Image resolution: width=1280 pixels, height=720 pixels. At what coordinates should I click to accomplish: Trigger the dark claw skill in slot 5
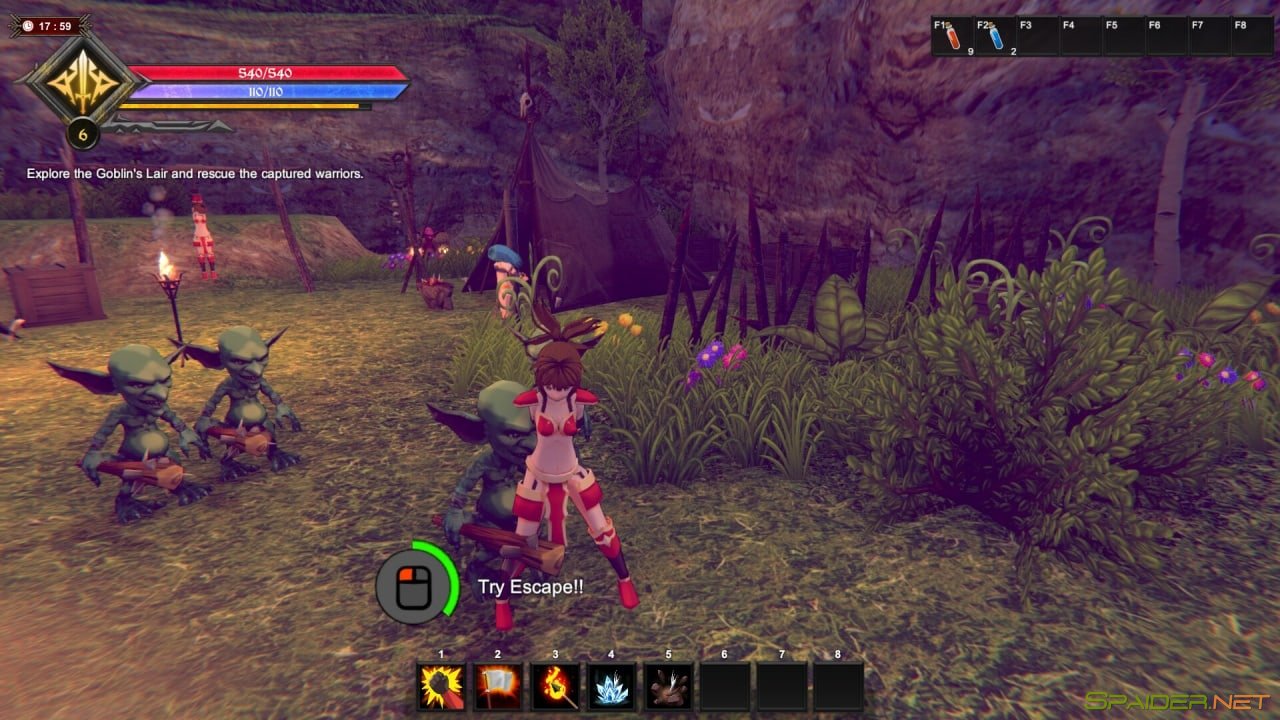point(667,684)
